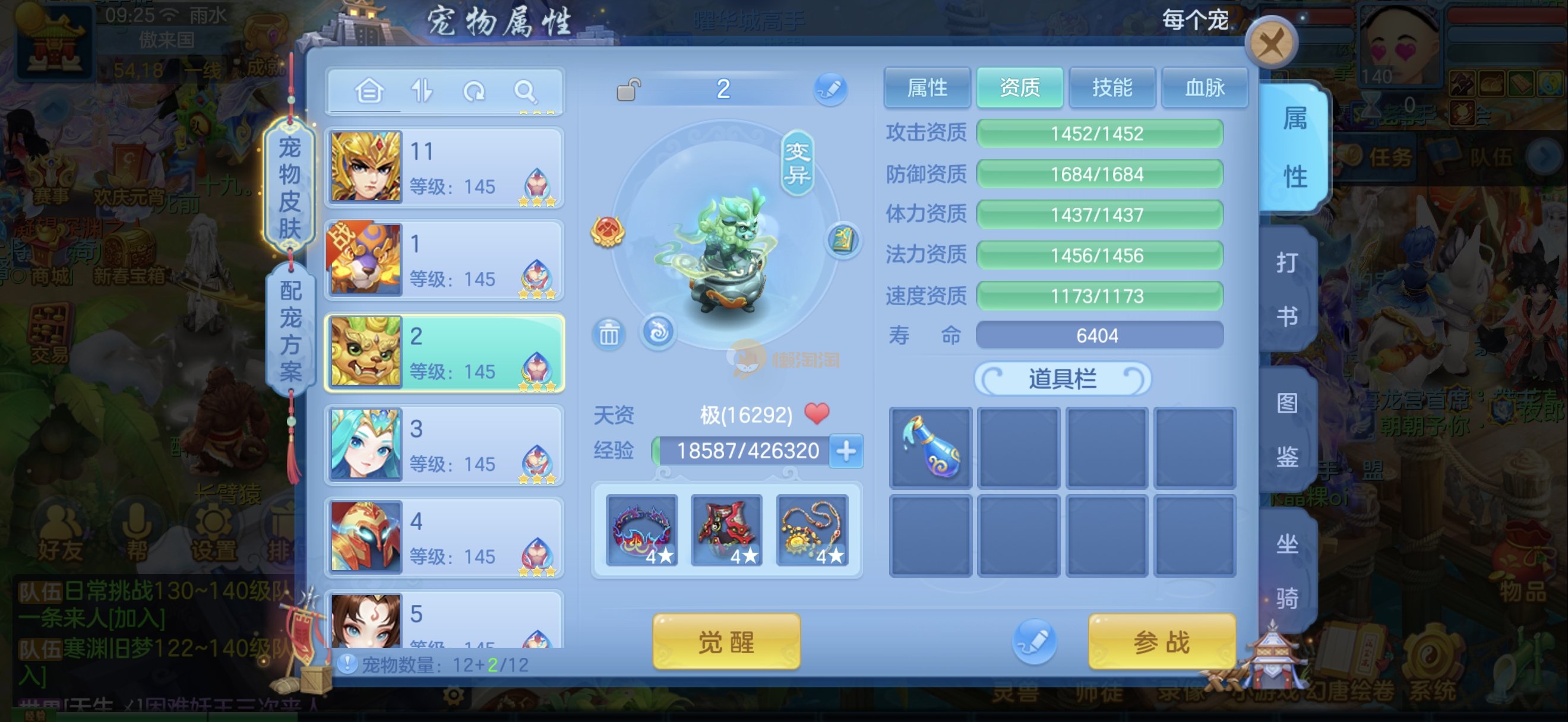This screenshot has height=722, width=1568.
Task: Add experience with the plus button
Action: pos(846,451)
